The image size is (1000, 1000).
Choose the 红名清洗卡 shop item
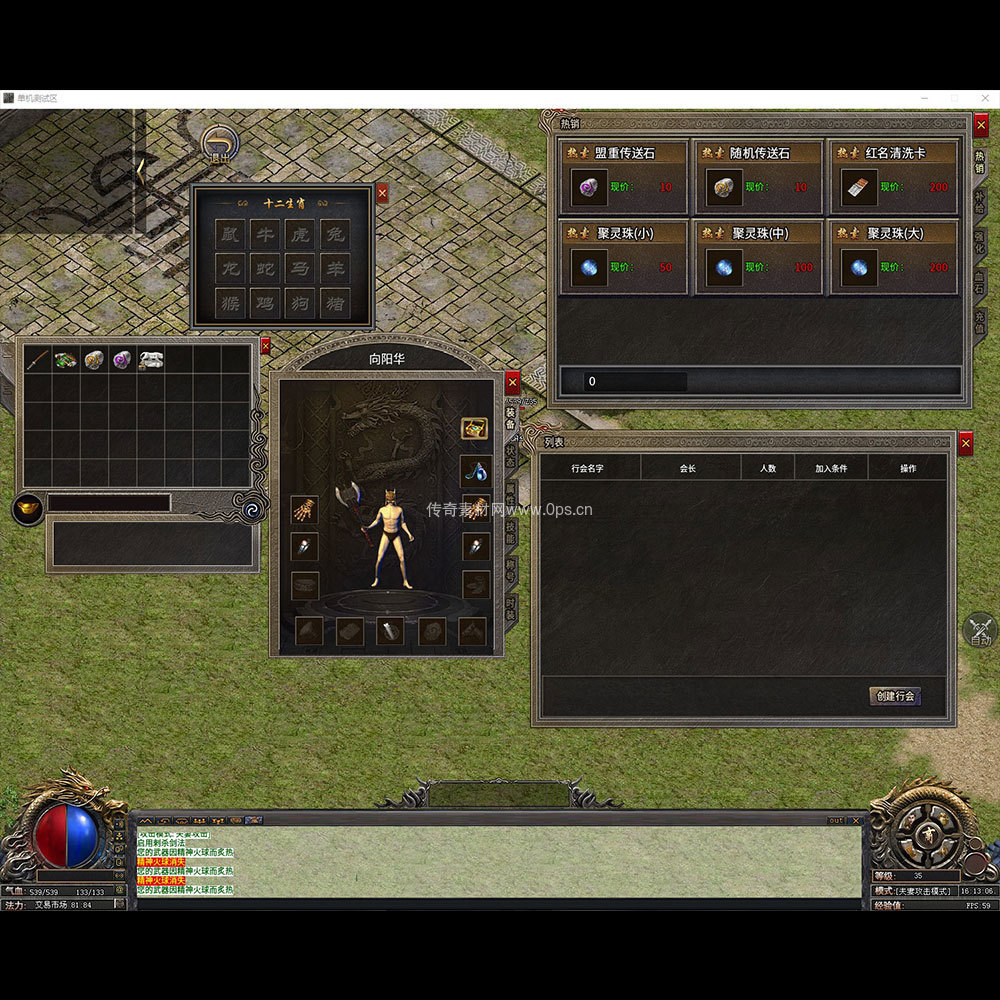pyautogui.click(x=894, y=176)
